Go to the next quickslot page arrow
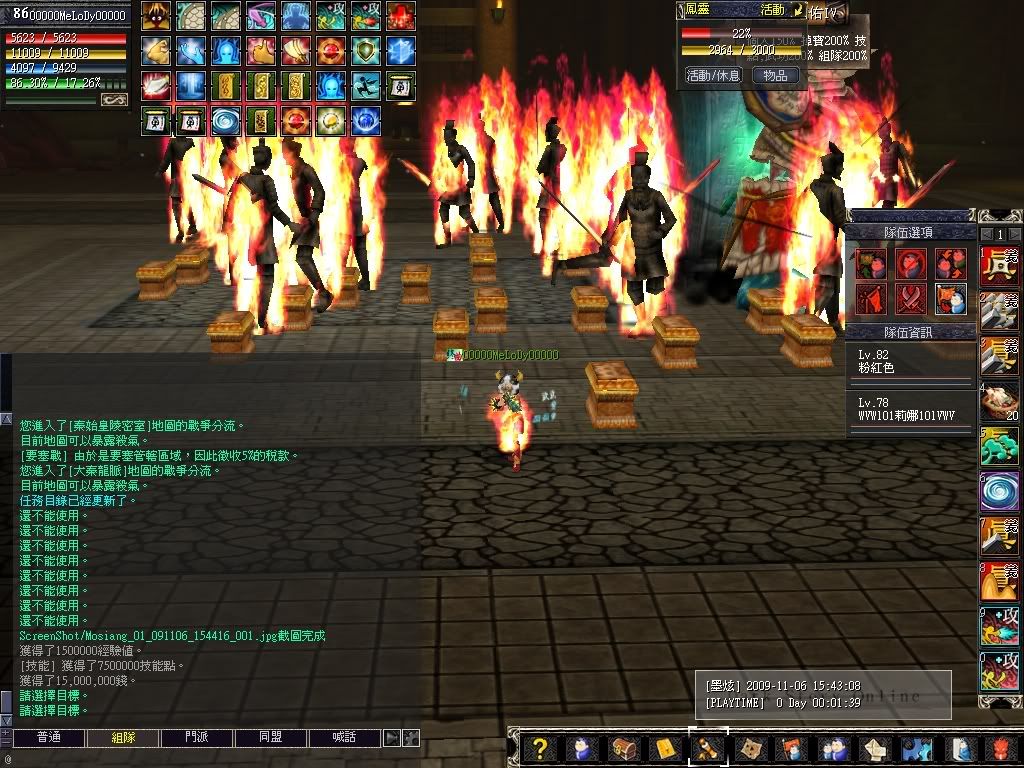Viewport: 1024px width, 768px height. pyautogui.click(x=1017, y=234)
